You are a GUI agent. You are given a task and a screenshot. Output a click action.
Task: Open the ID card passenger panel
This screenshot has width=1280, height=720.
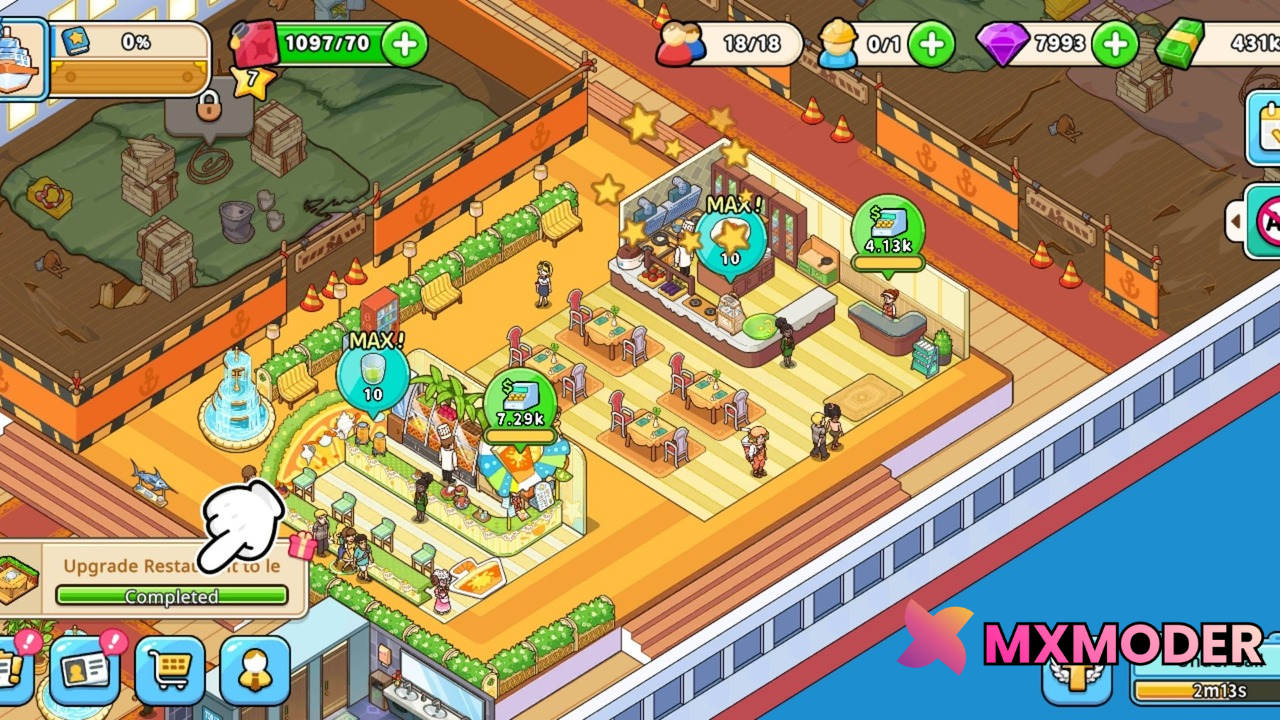pos(85,671)
